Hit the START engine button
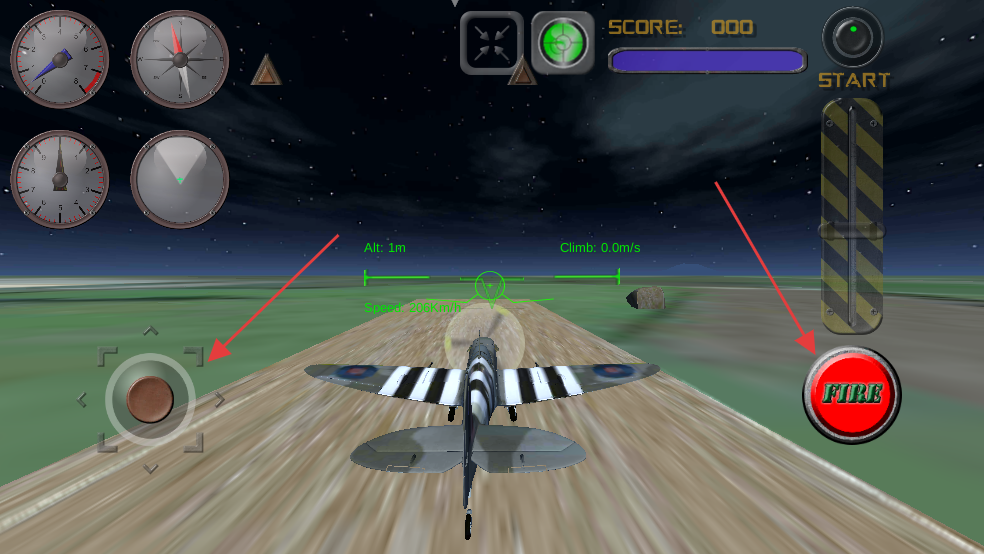Screen dimensions: 984x554 853,40
